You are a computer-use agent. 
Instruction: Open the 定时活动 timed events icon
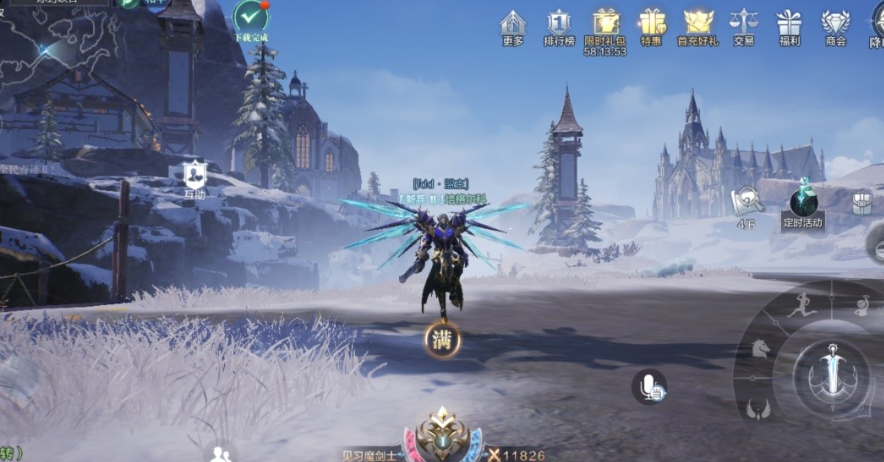[x=803, y=204]
